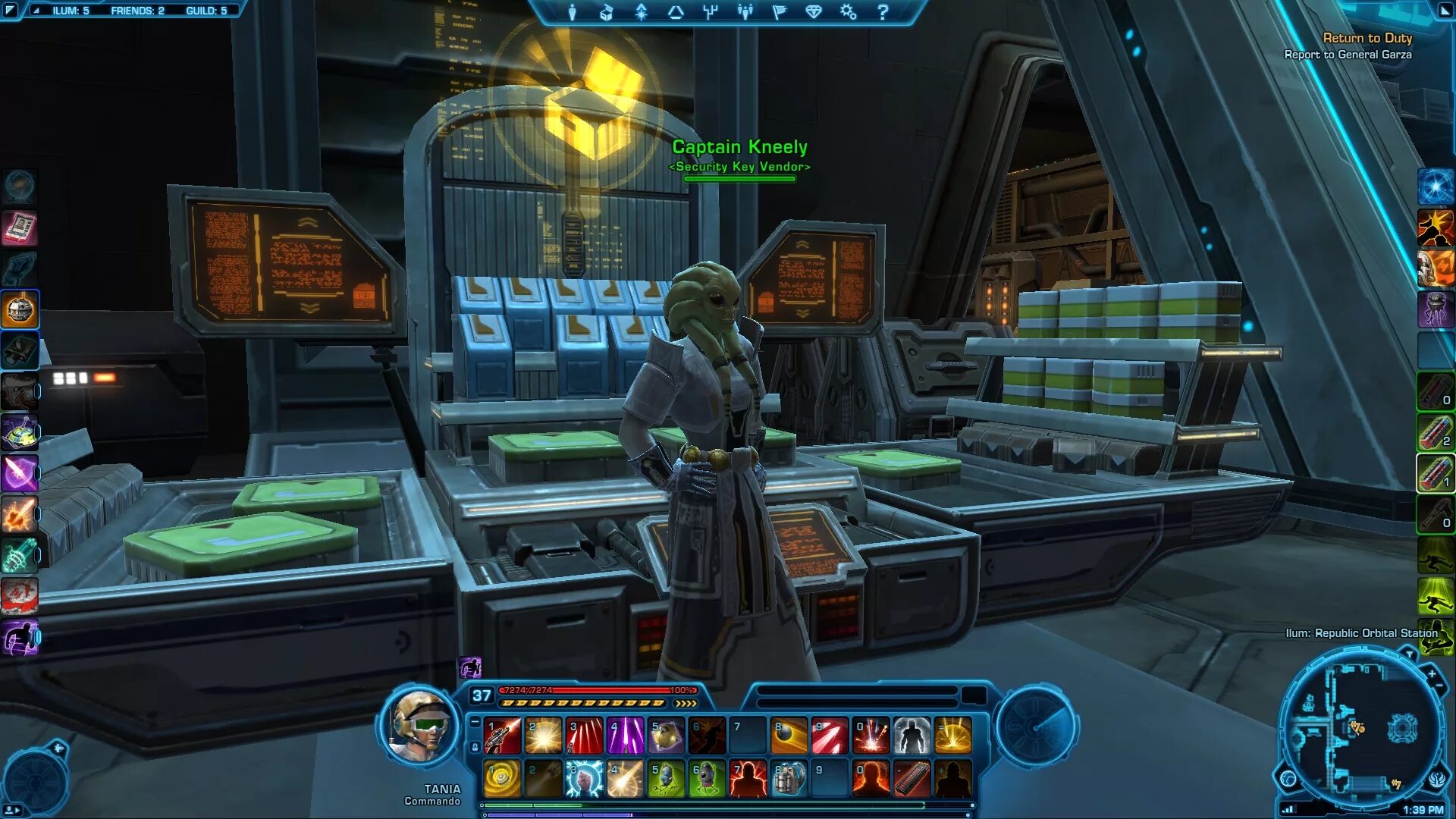Open the social three-people icon in top menu
Screen dimensions: 1456x819
(745, 12)
